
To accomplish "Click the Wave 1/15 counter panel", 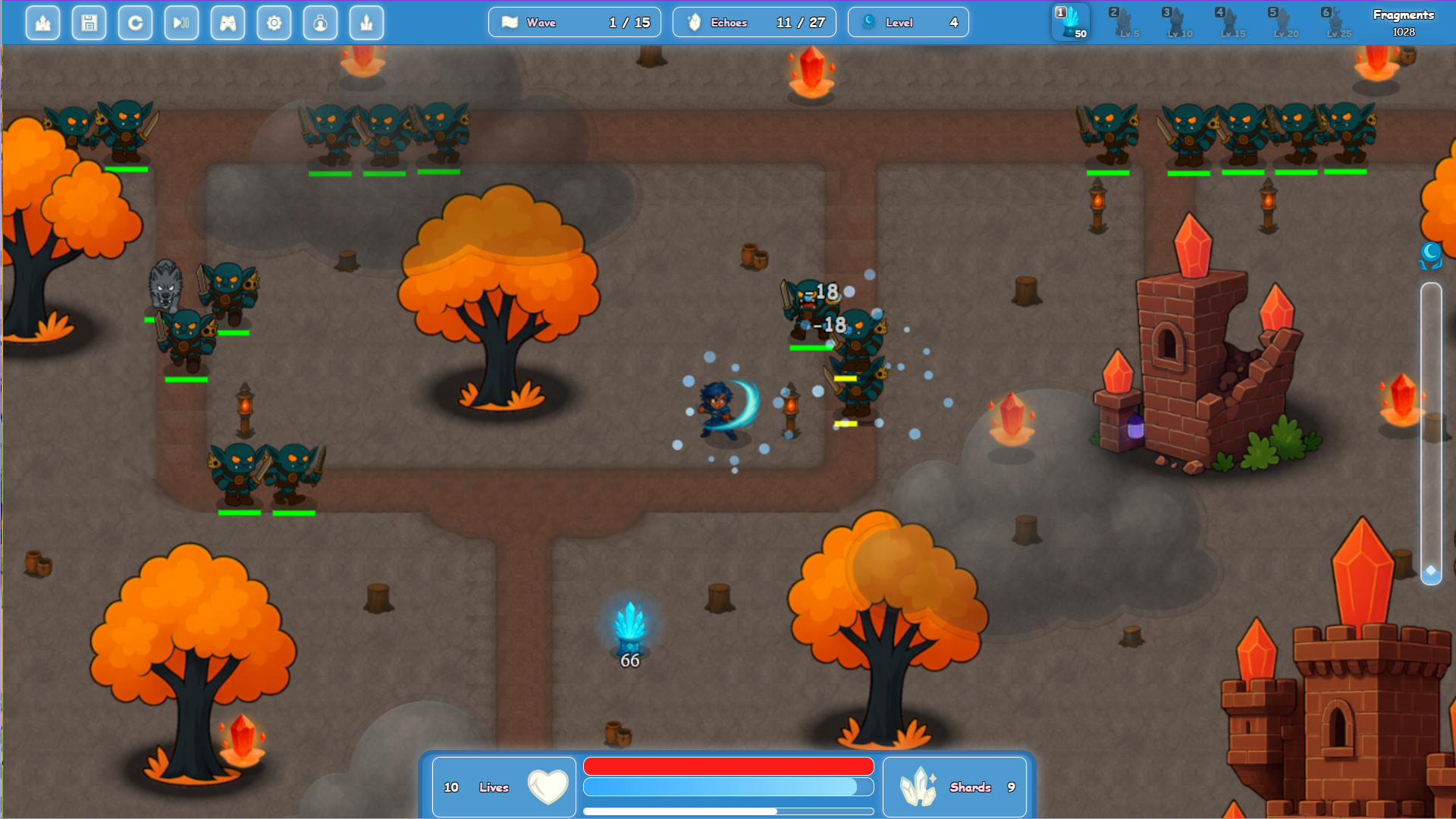I will point(574,22).
